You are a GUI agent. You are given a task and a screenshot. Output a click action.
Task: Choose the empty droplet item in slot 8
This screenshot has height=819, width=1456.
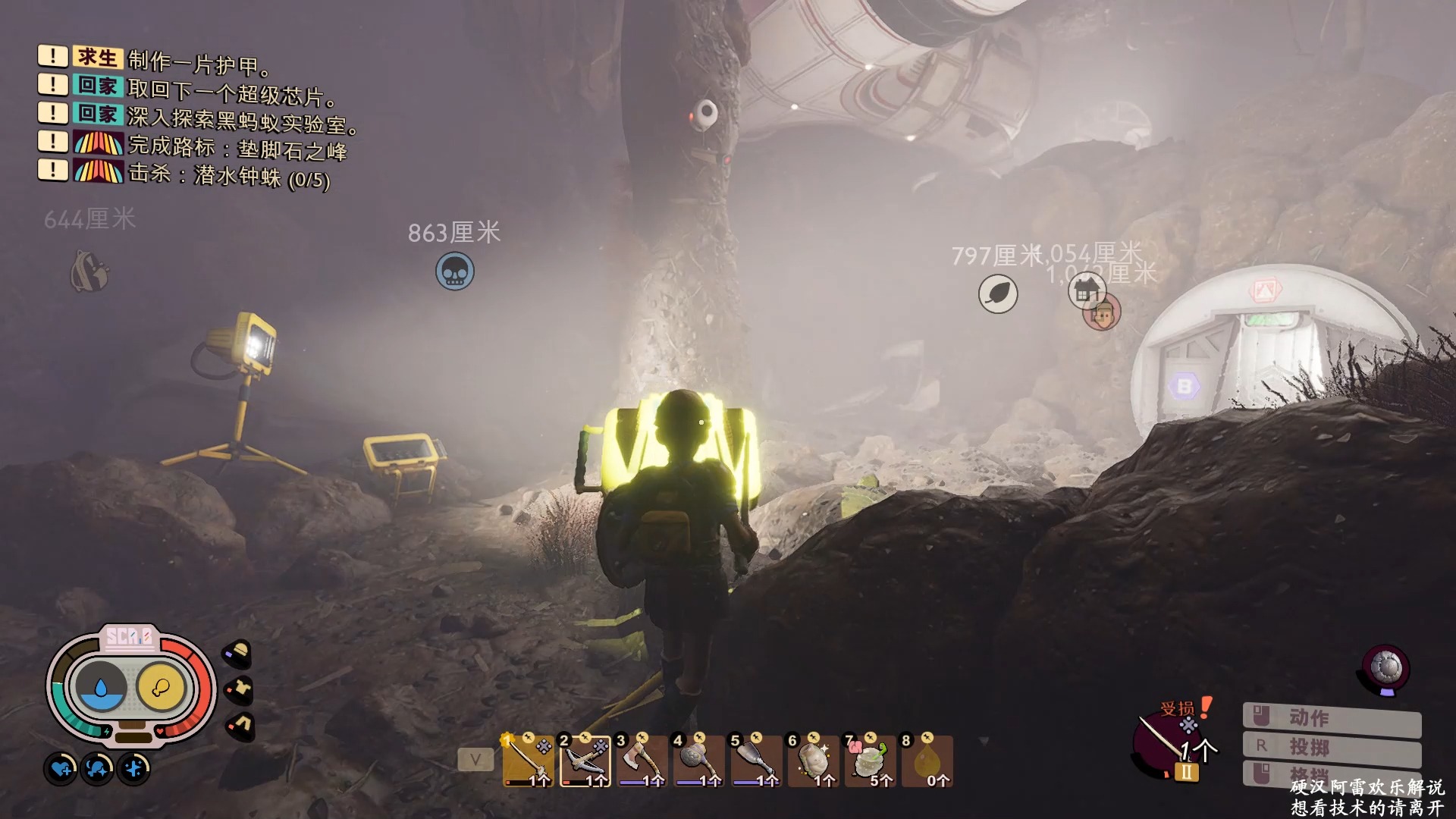(x=926, y=761)
